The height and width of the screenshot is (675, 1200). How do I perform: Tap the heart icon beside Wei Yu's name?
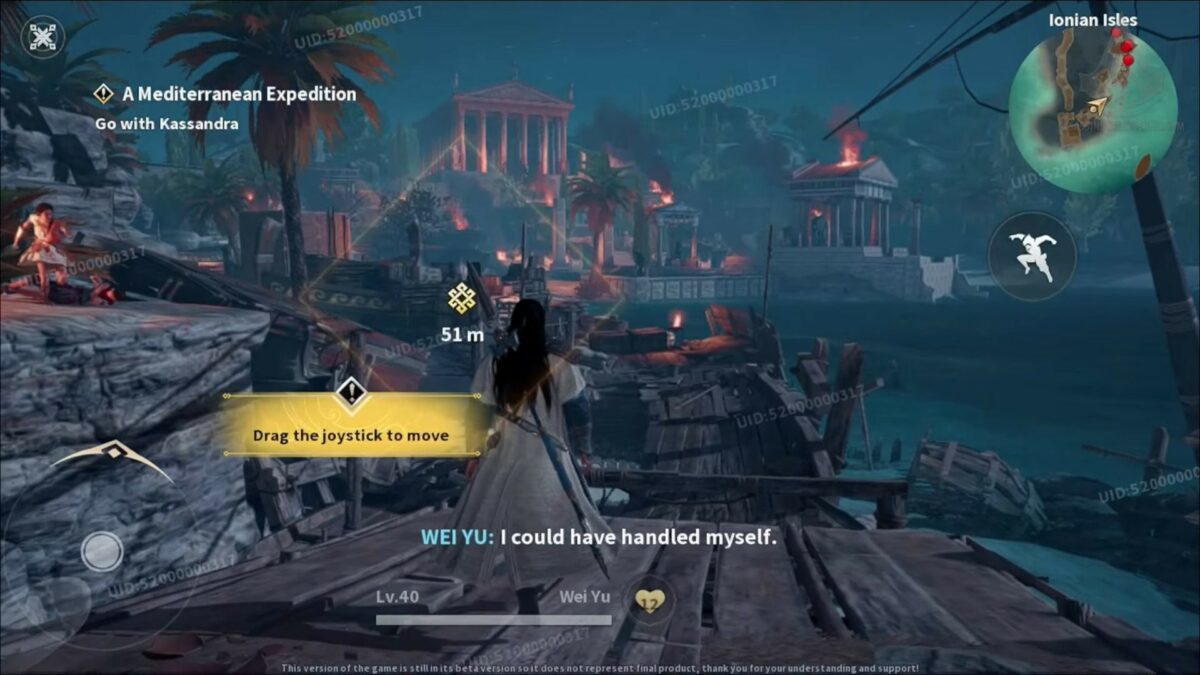[651, 600]
